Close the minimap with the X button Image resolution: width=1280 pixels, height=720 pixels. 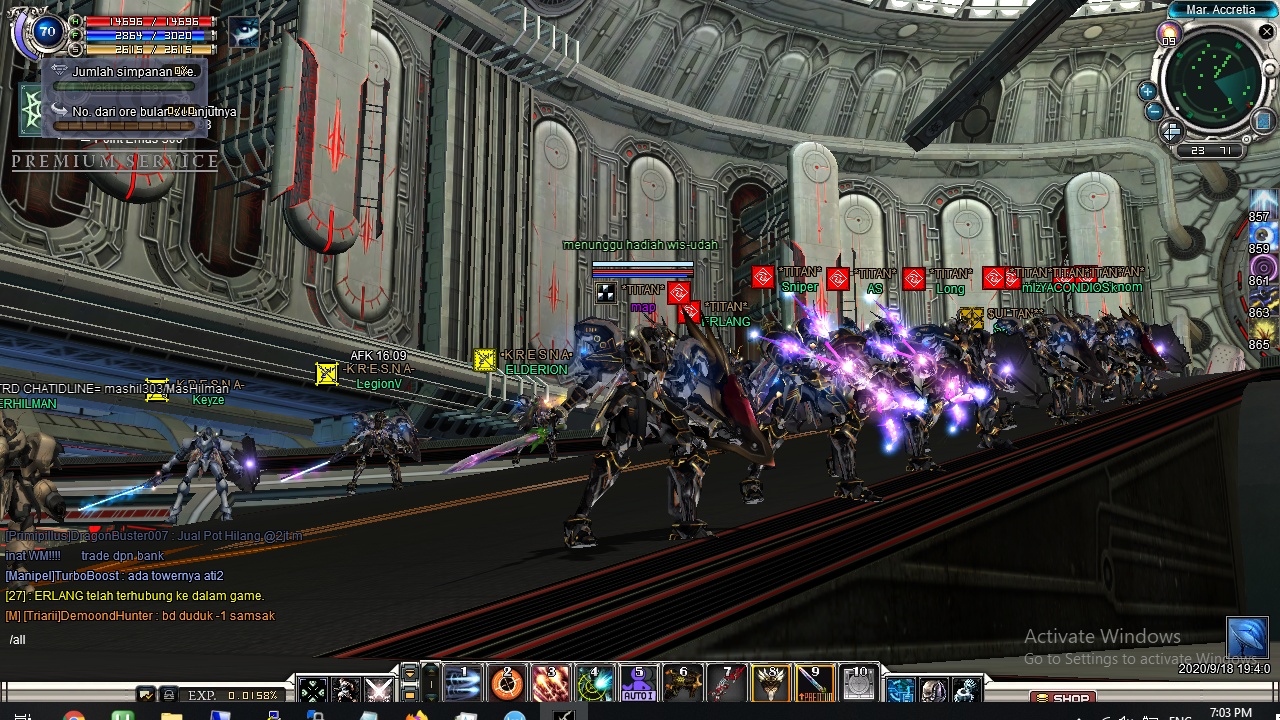1266,32
